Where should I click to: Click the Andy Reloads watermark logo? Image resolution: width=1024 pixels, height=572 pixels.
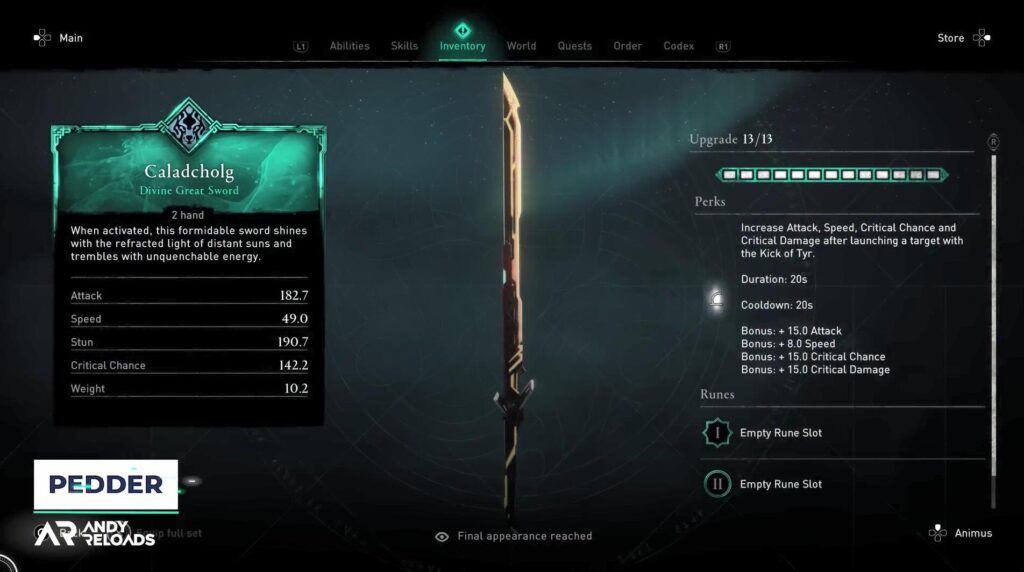click(95, 533)
